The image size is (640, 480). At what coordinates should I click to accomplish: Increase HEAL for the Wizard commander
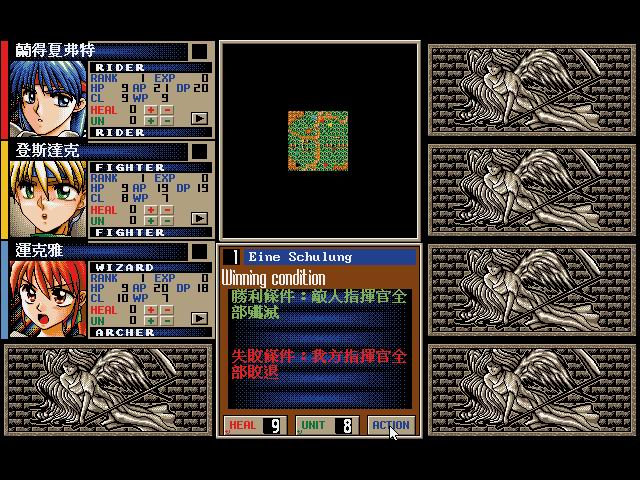[151, 310]
